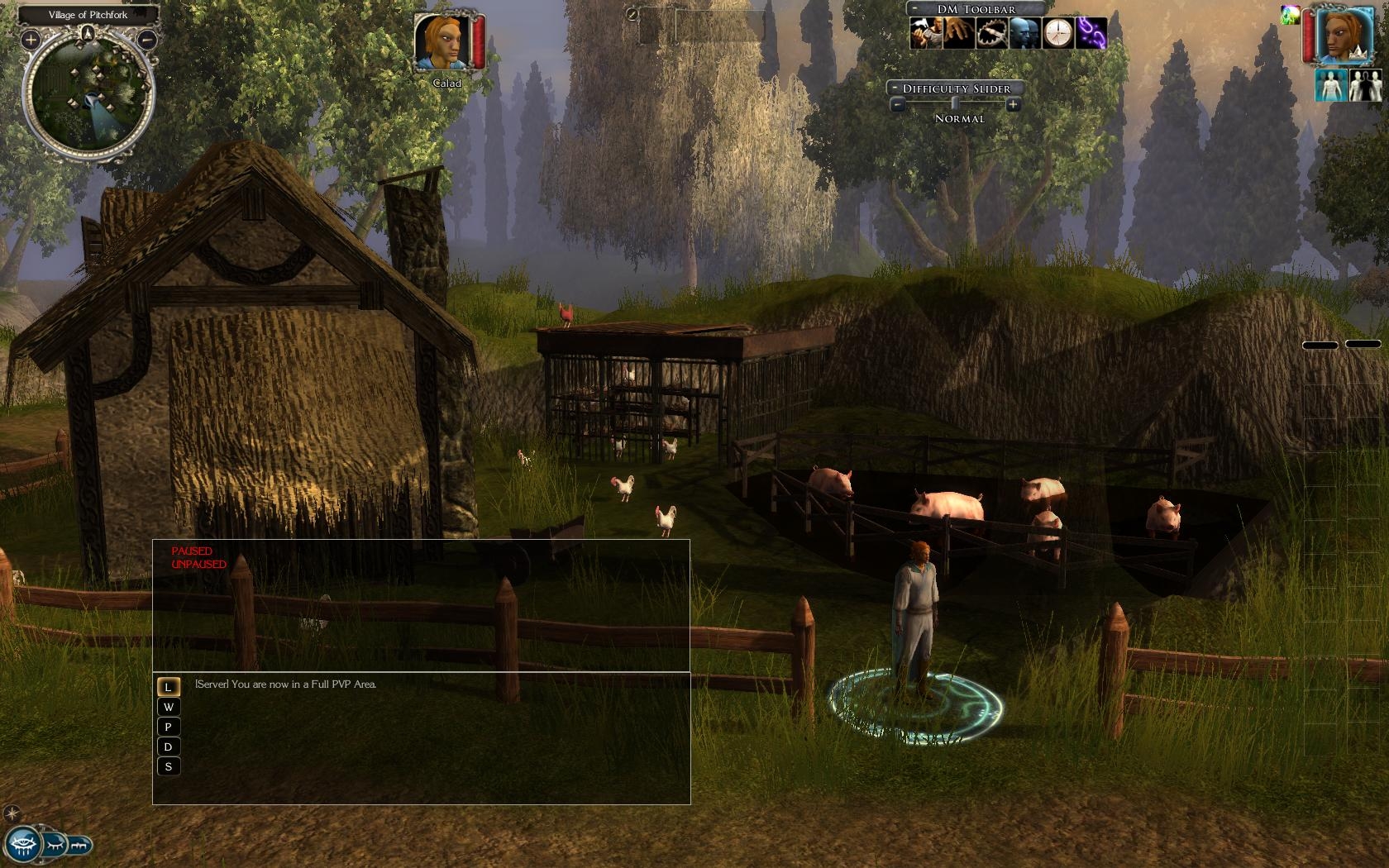Activate the bear trap DM tool
Viewport: 1389px width, 868px height.
990,33
